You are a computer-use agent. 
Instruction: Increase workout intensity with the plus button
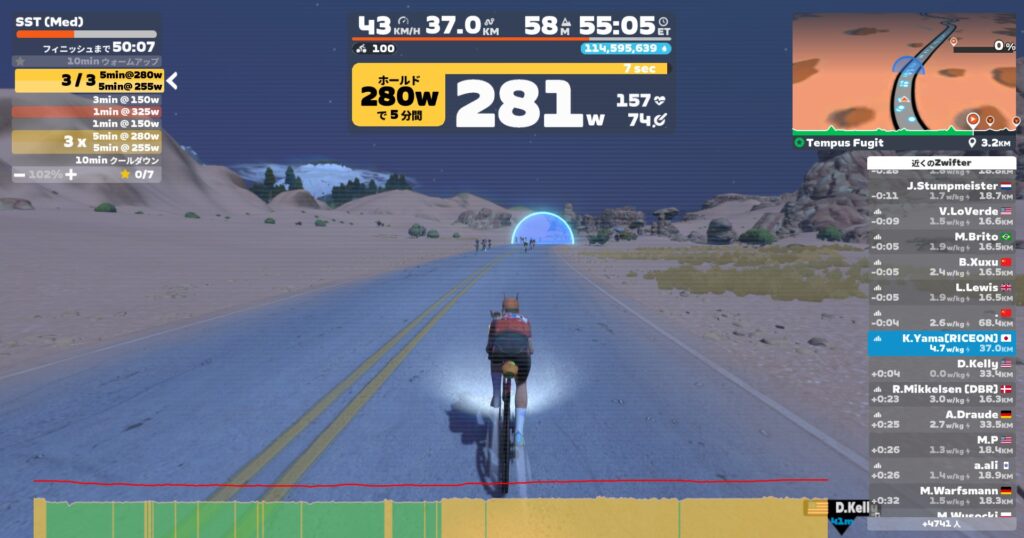[70, 174]
